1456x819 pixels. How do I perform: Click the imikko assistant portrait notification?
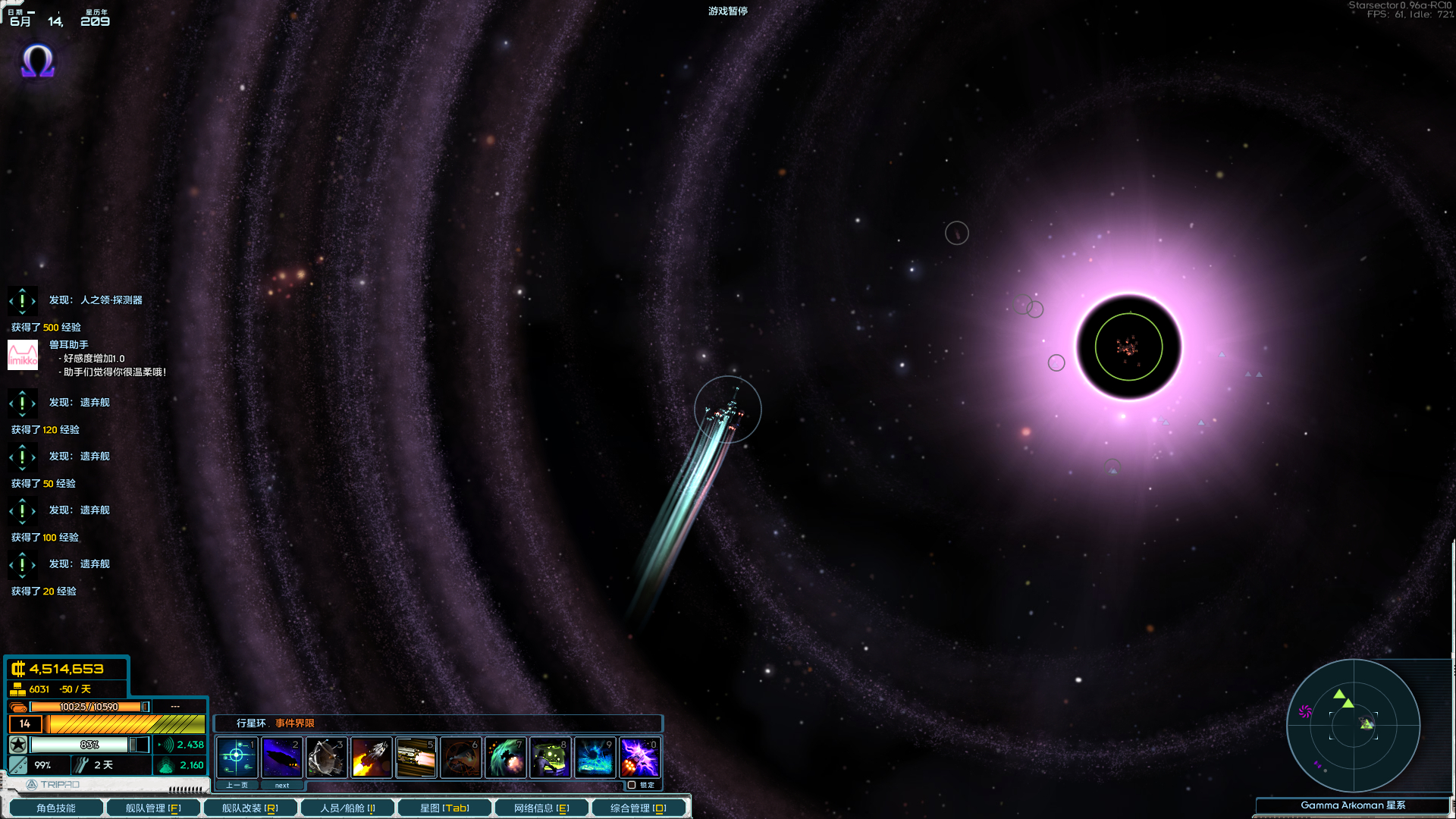point(23,355)
